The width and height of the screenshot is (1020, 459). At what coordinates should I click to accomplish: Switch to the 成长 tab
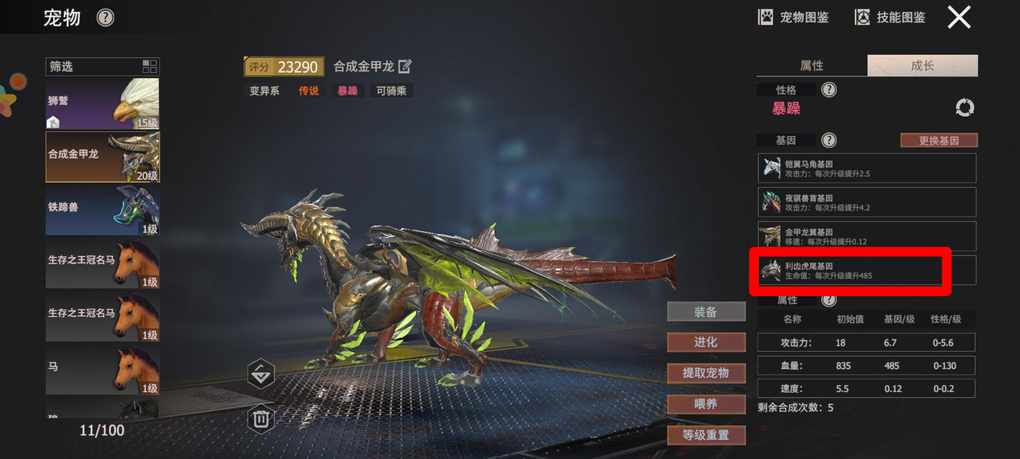point(922,66)
